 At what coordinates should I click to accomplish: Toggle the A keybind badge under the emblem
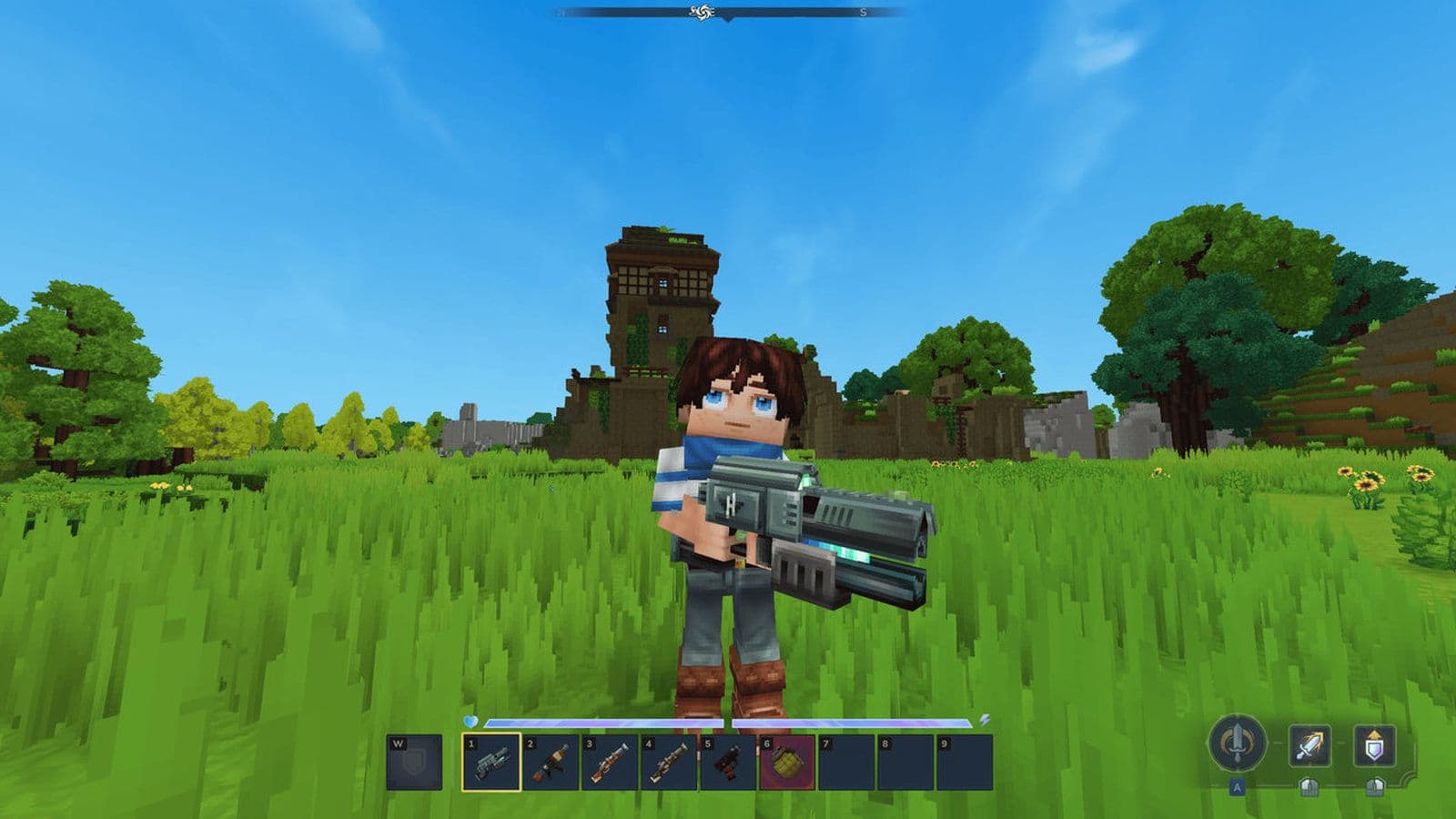point(1237,788)
